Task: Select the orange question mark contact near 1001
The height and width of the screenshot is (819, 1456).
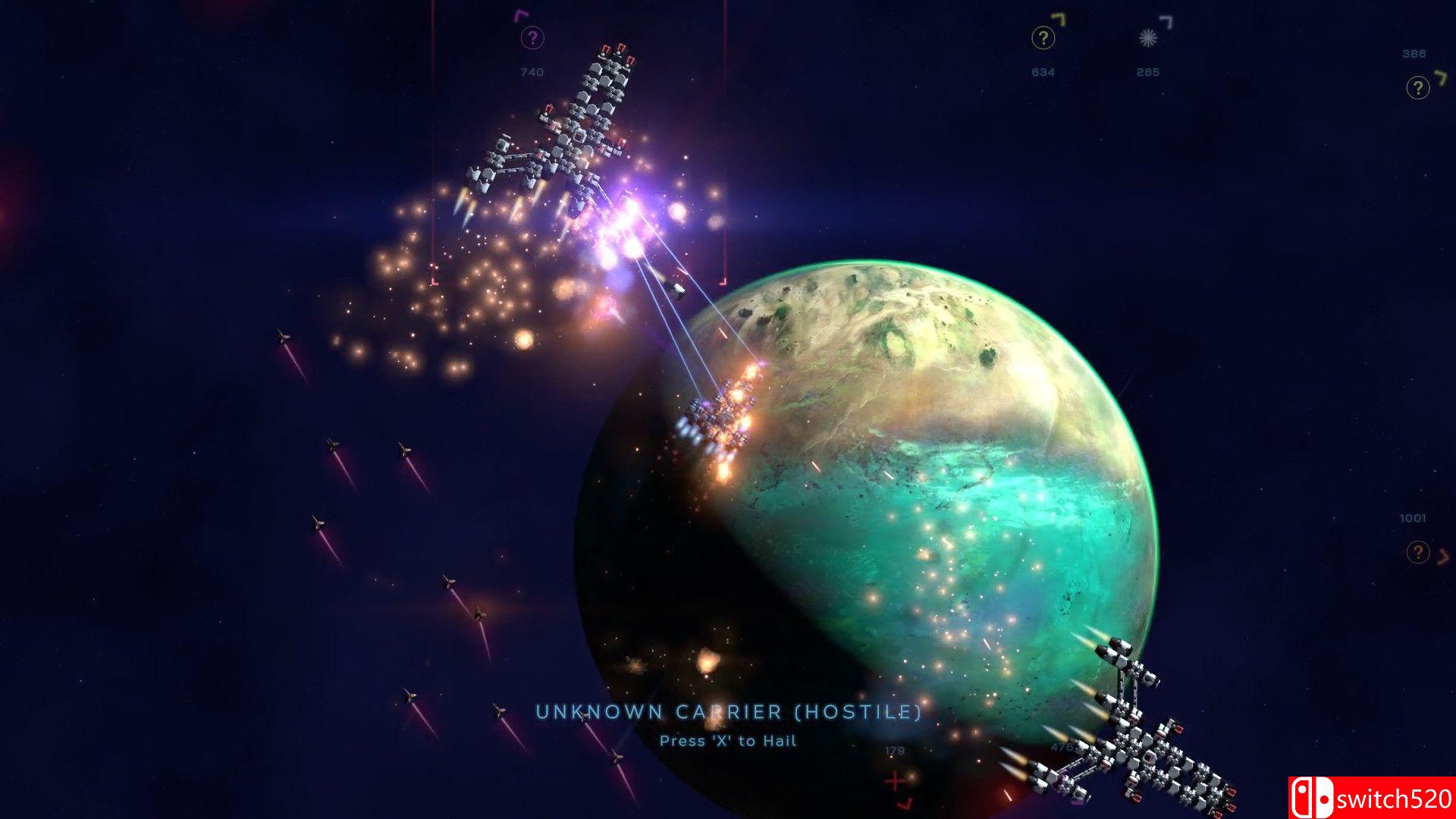Action: [1419, 551]
